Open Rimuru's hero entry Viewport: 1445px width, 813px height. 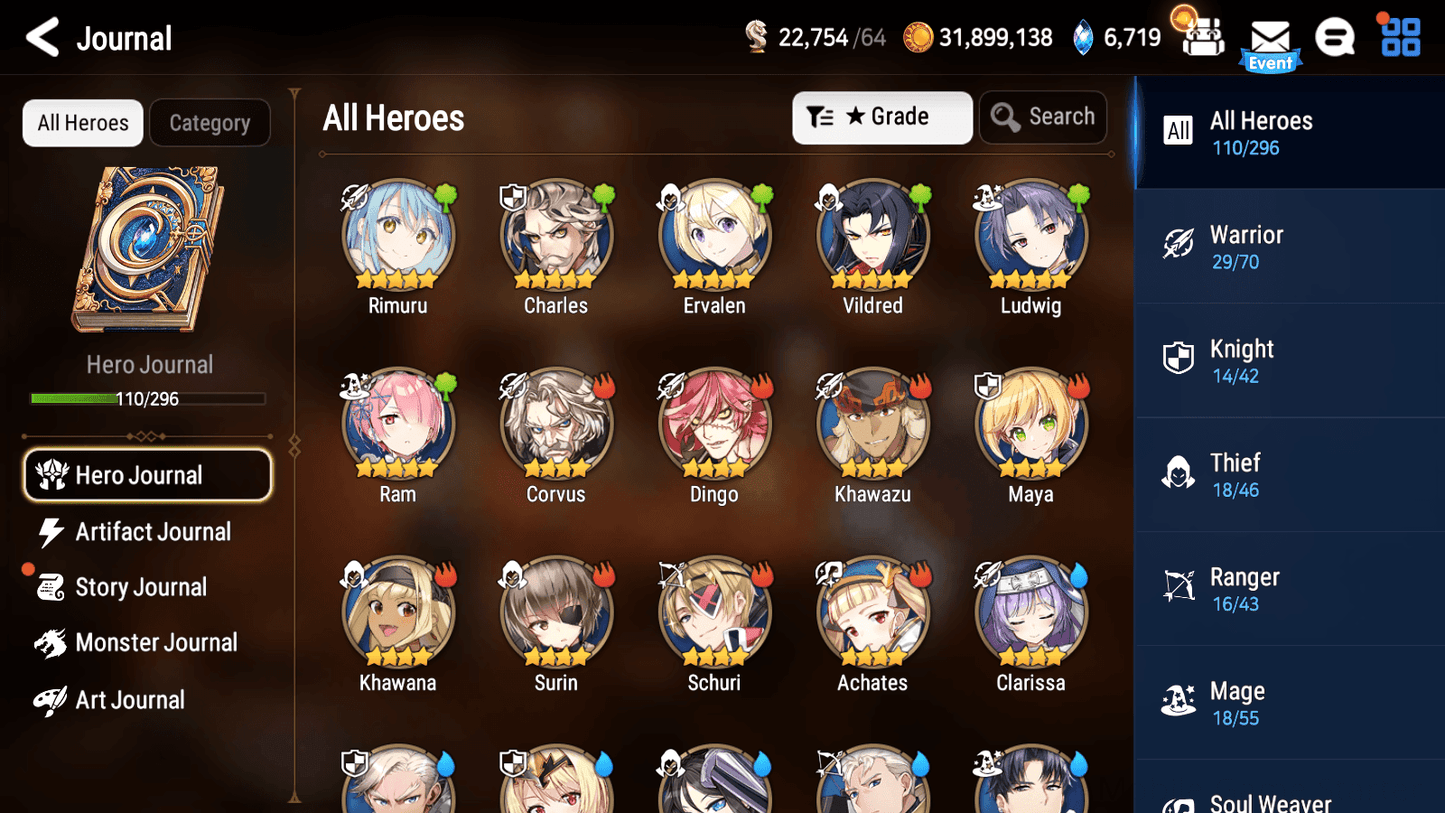[398, 235]
